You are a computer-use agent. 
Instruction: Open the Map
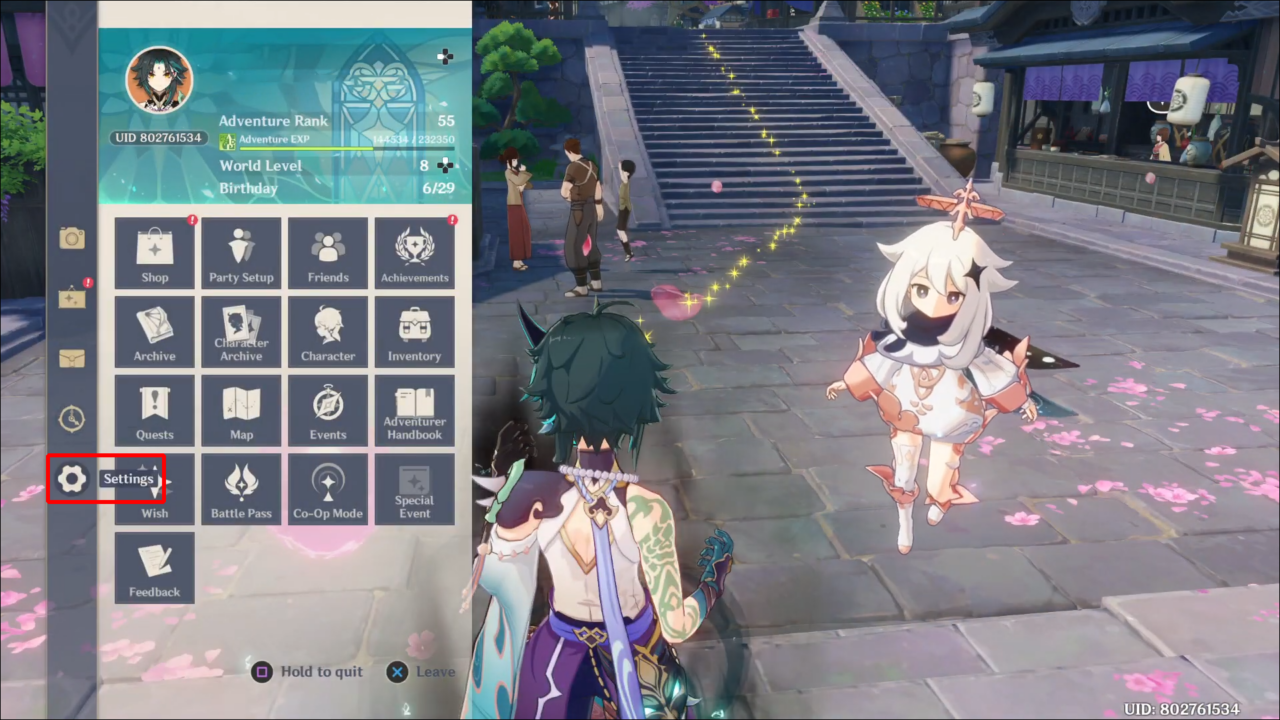pyautogui.click(x=241, y=410)
